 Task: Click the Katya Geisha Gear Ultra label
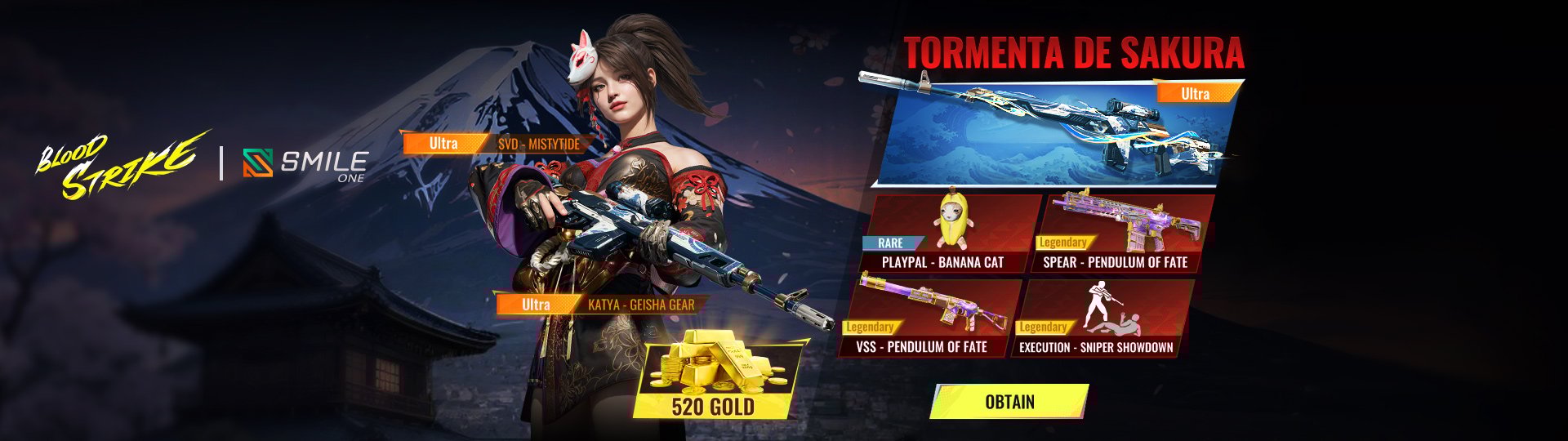click(599, 305)
